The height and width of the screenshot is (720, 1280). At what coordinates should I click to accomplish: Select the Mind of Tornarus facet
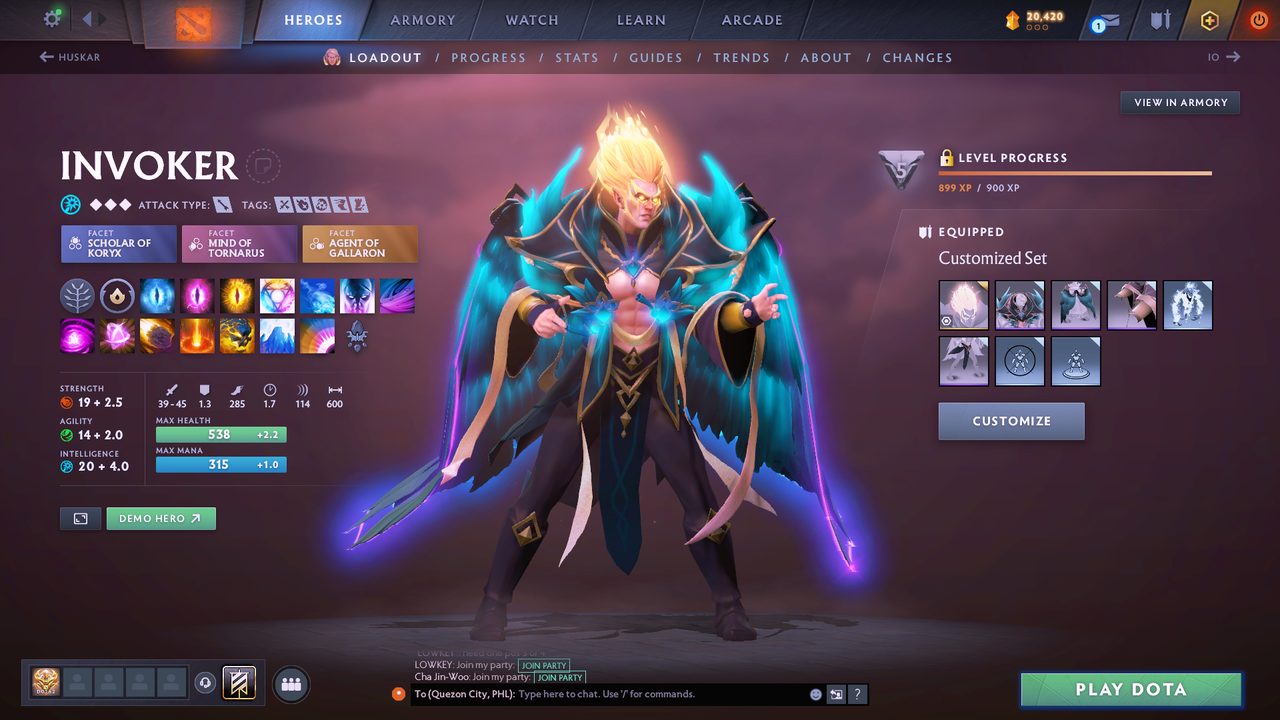click(x=239, y=243)
